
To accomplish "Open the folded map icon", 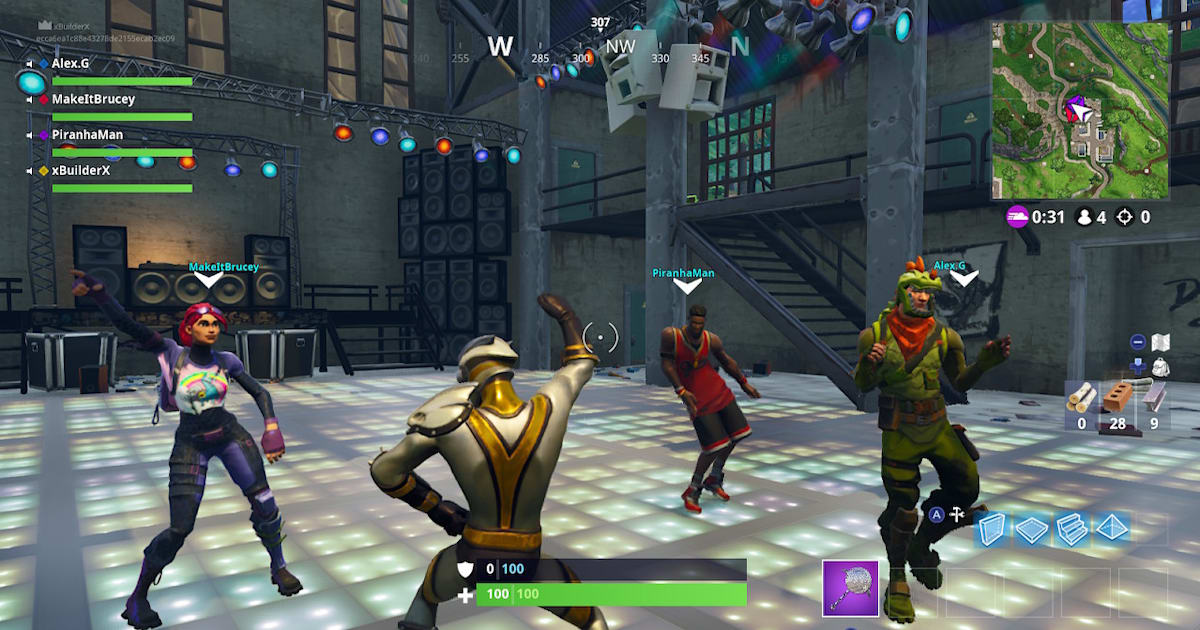I will (1161, 343).
